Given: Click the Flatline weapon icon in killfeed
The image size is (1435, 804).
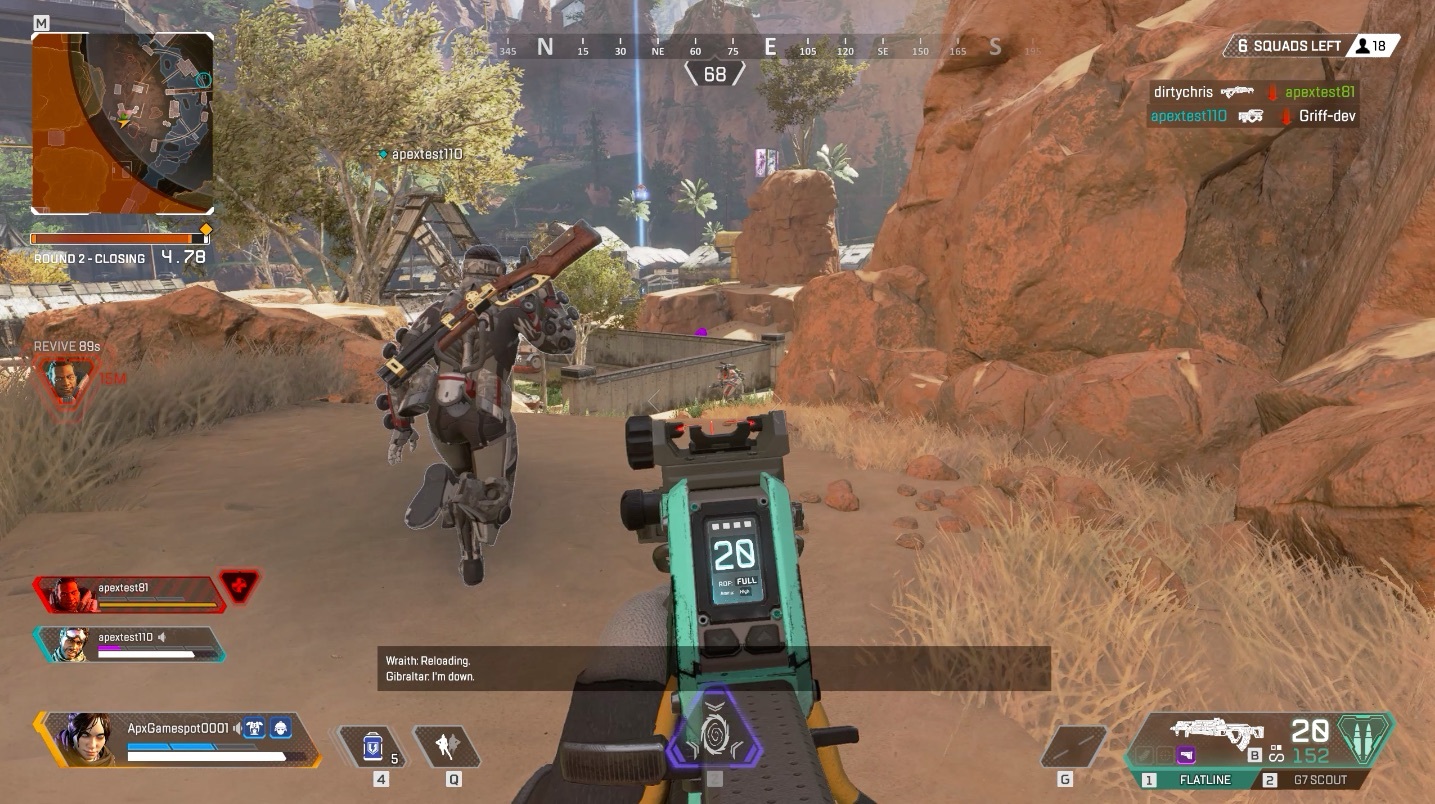Looking at the screenshot, I should click(1238, 91).
